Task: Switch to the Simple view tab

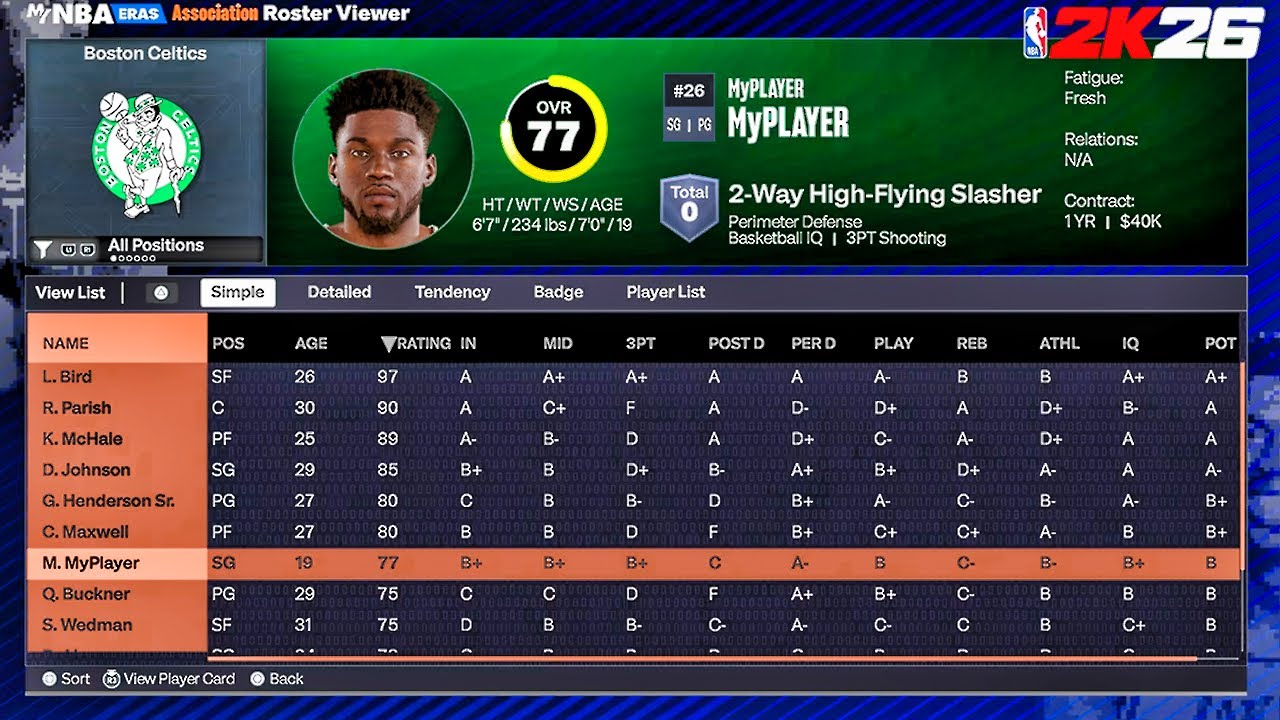Action: [x=238, y=292]
